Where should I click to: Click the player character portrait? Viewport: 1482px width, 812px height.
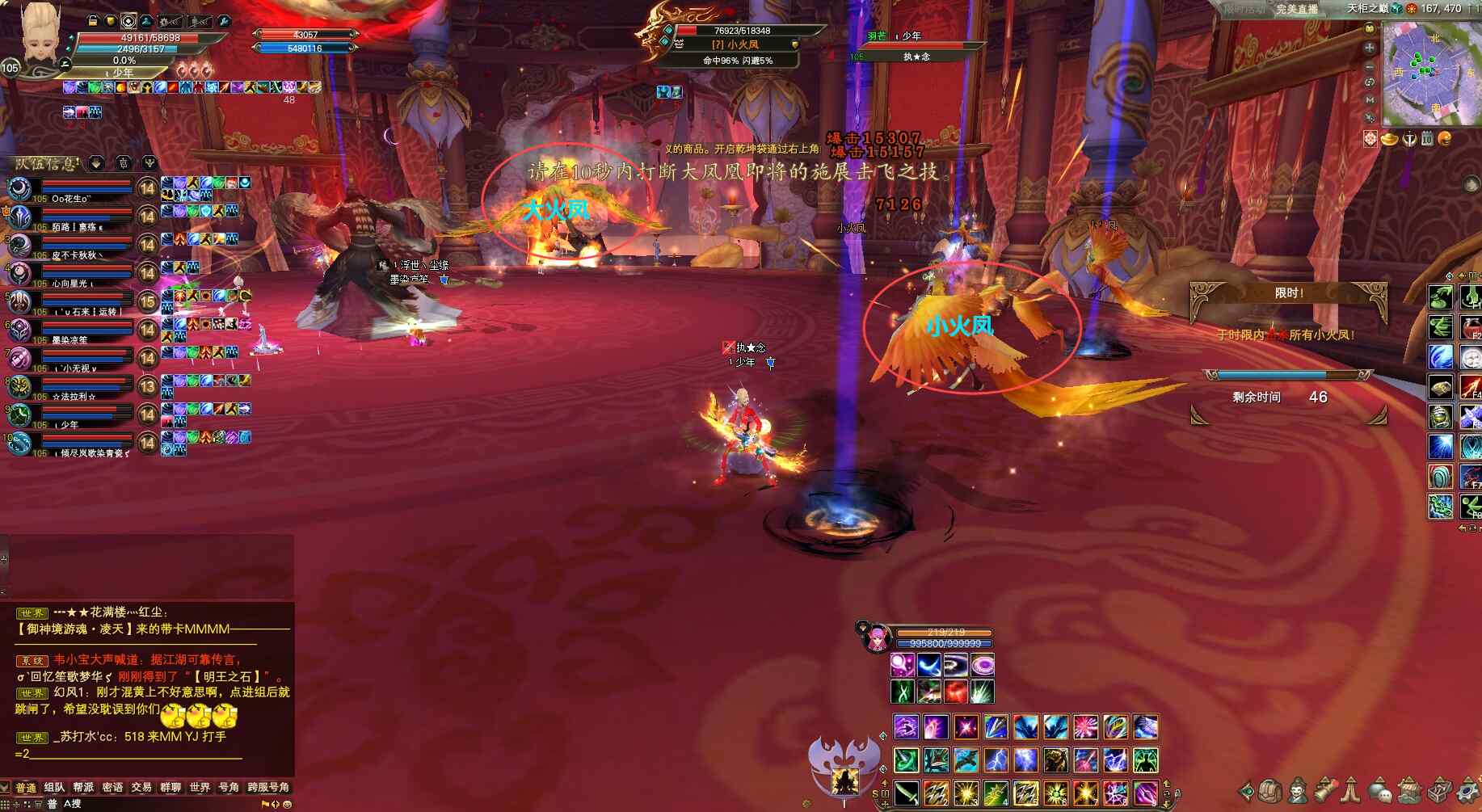pyautogui.click(x=40, y=36)
